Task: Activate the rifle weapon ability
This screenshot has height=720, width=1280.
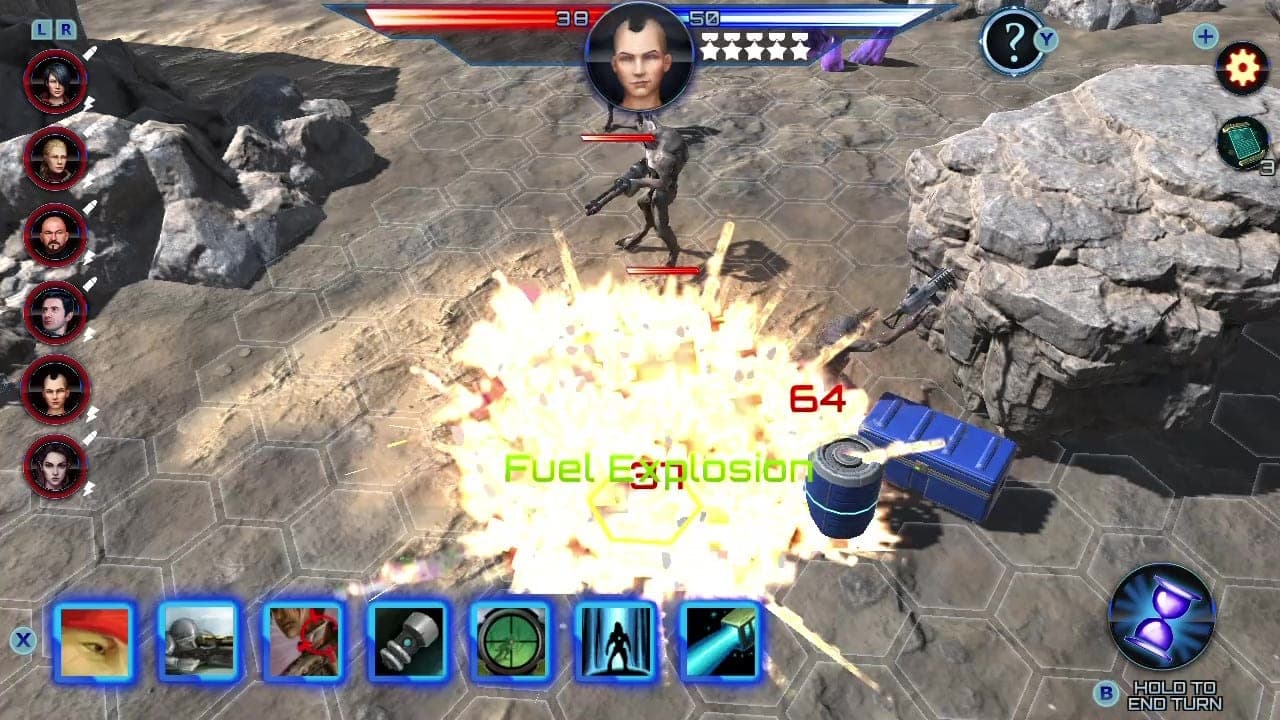Action: [201, 641]
